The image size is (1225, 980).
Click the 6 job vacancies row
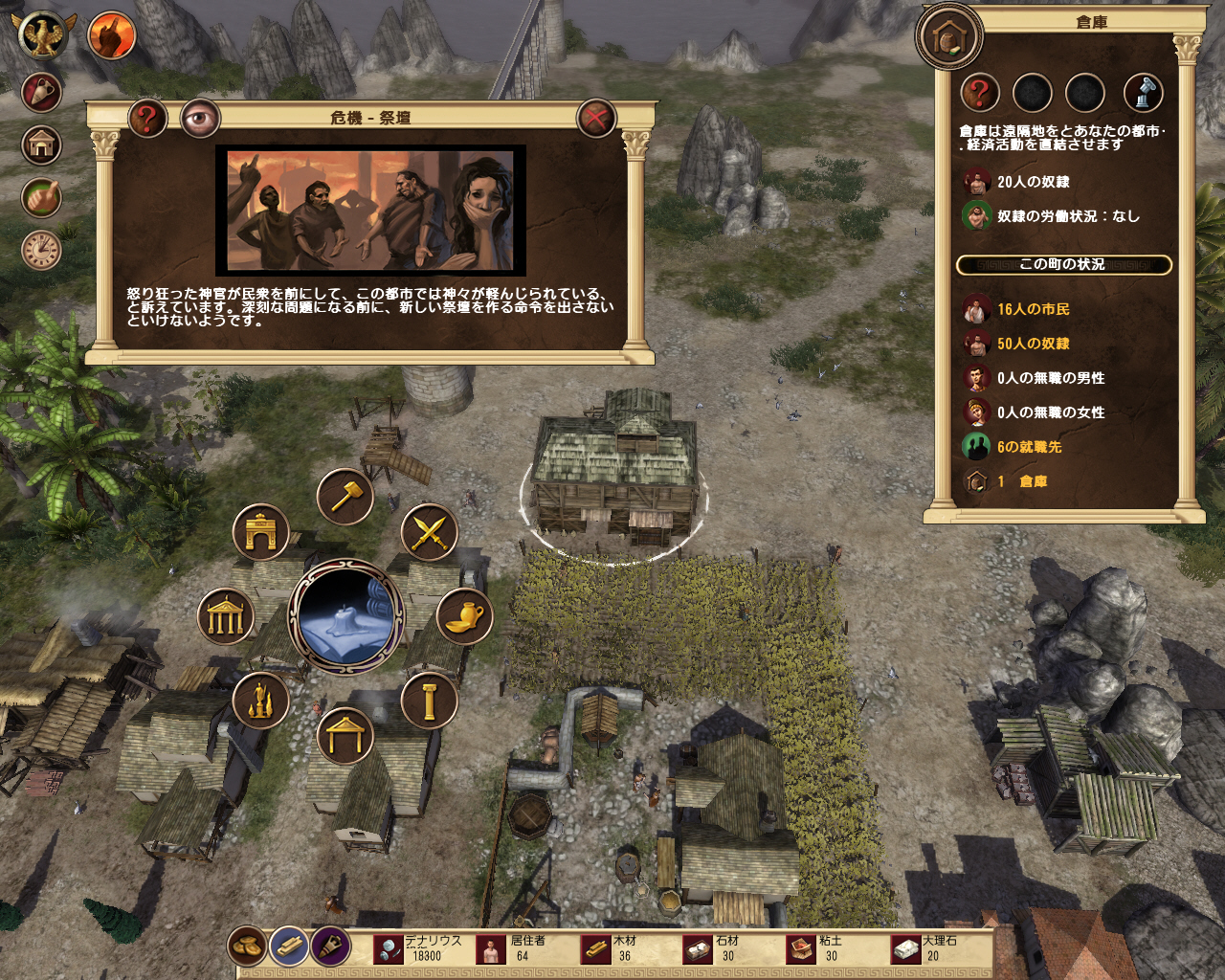(x=1028, y=447)
